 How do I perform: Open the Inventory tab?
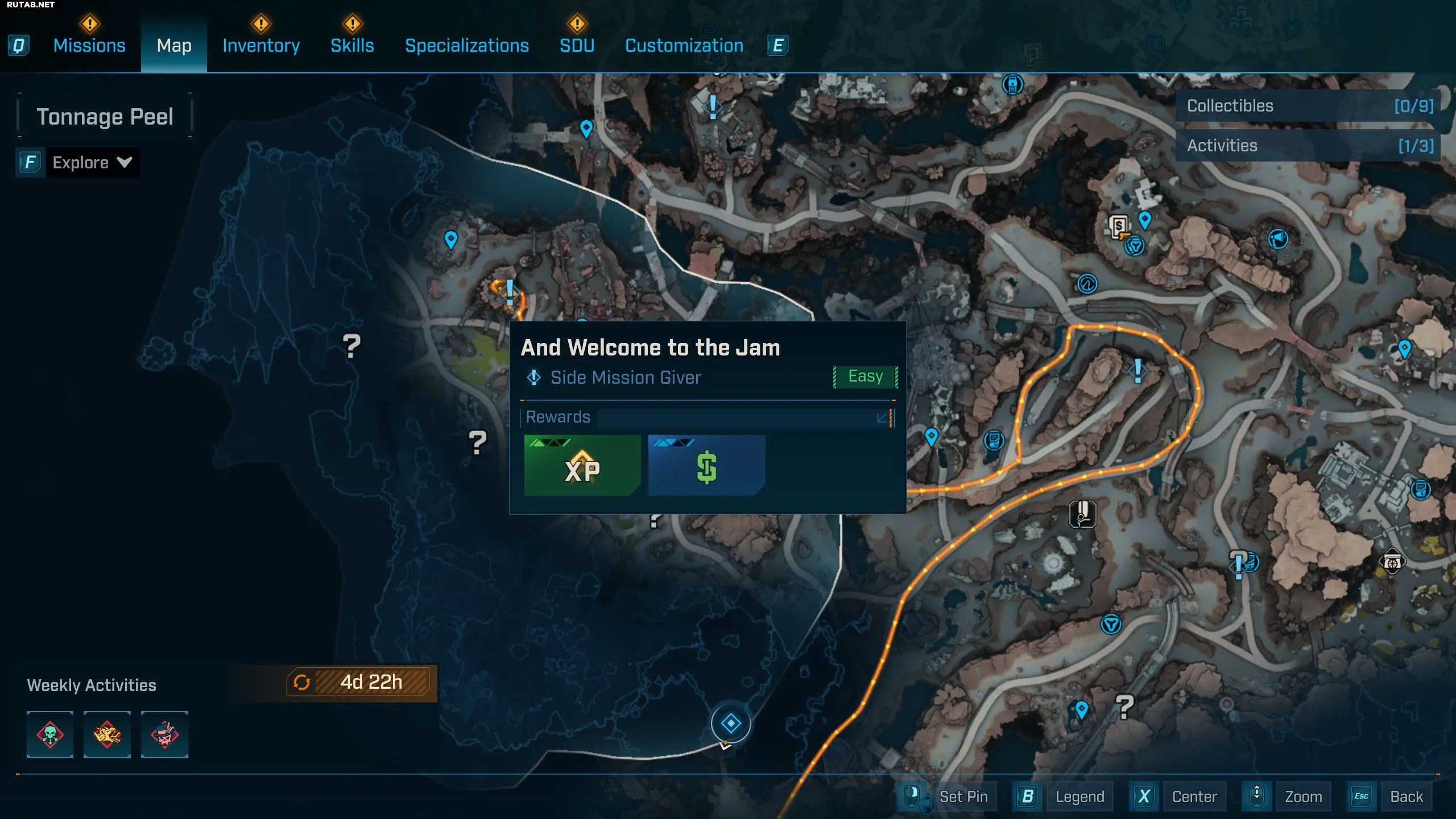(261, 45)
